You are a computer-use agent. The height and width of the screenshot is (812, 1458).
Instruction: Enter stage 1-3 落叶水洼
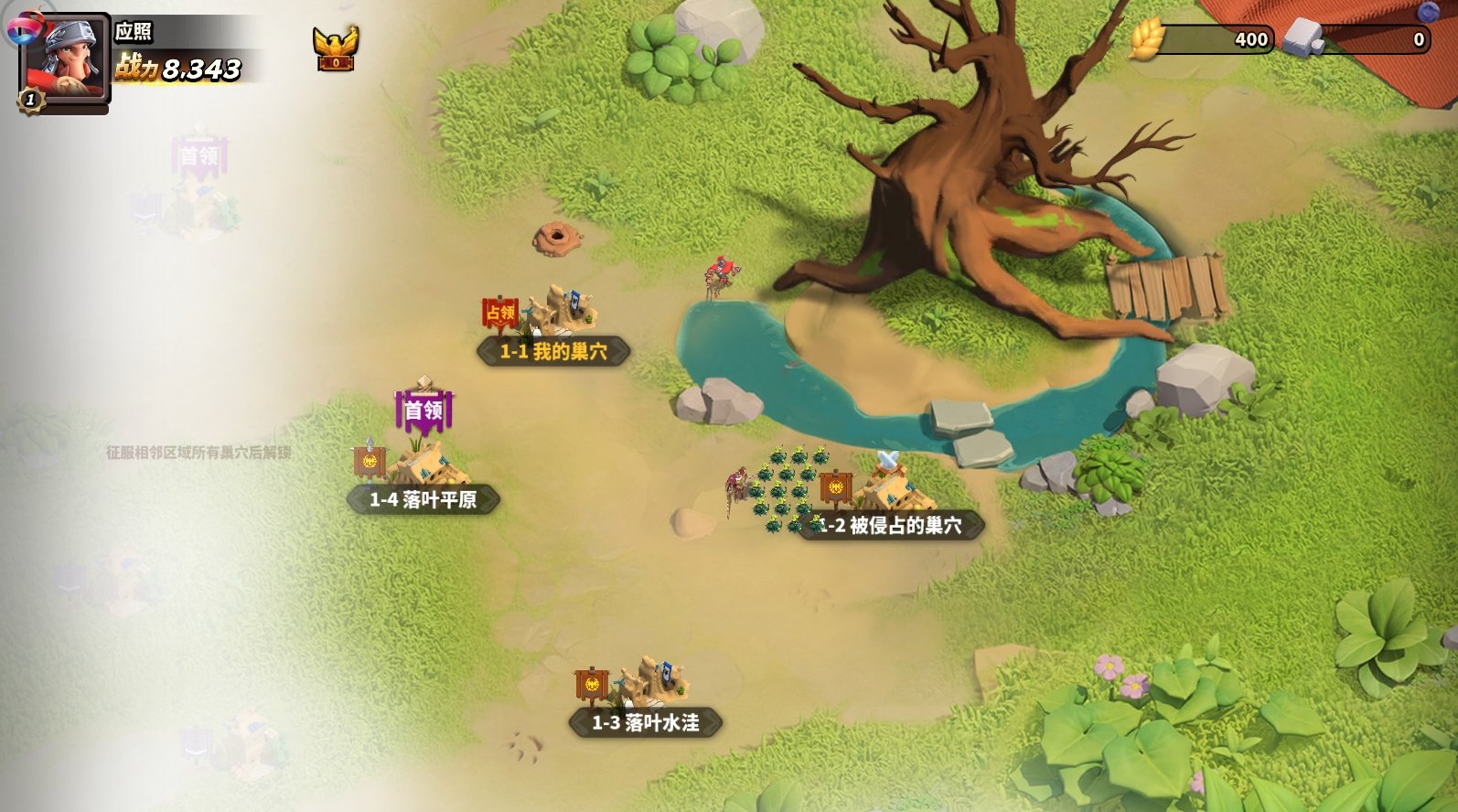[646, 722]
